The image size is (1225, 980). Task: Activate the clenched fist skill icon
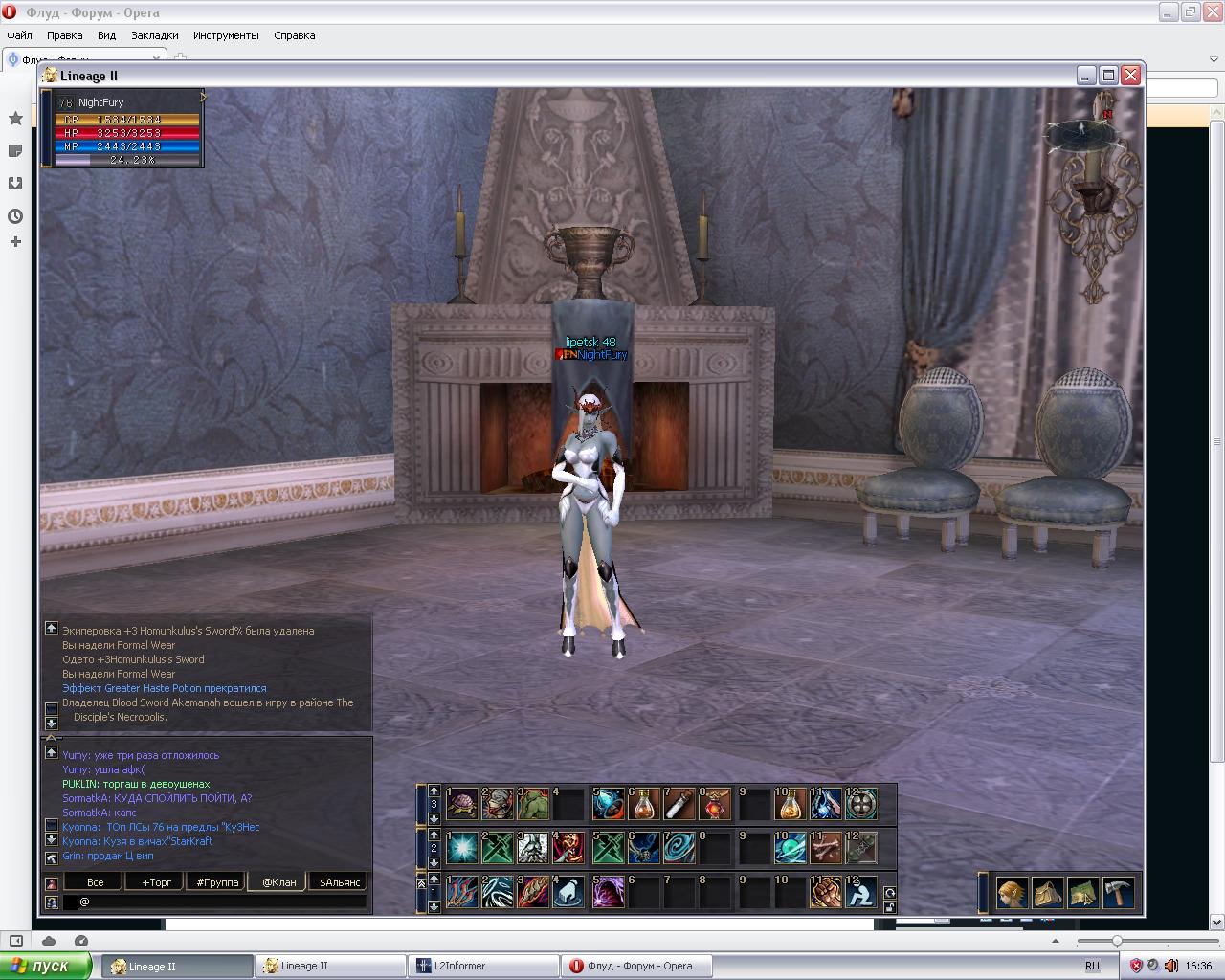coord(826,893)
